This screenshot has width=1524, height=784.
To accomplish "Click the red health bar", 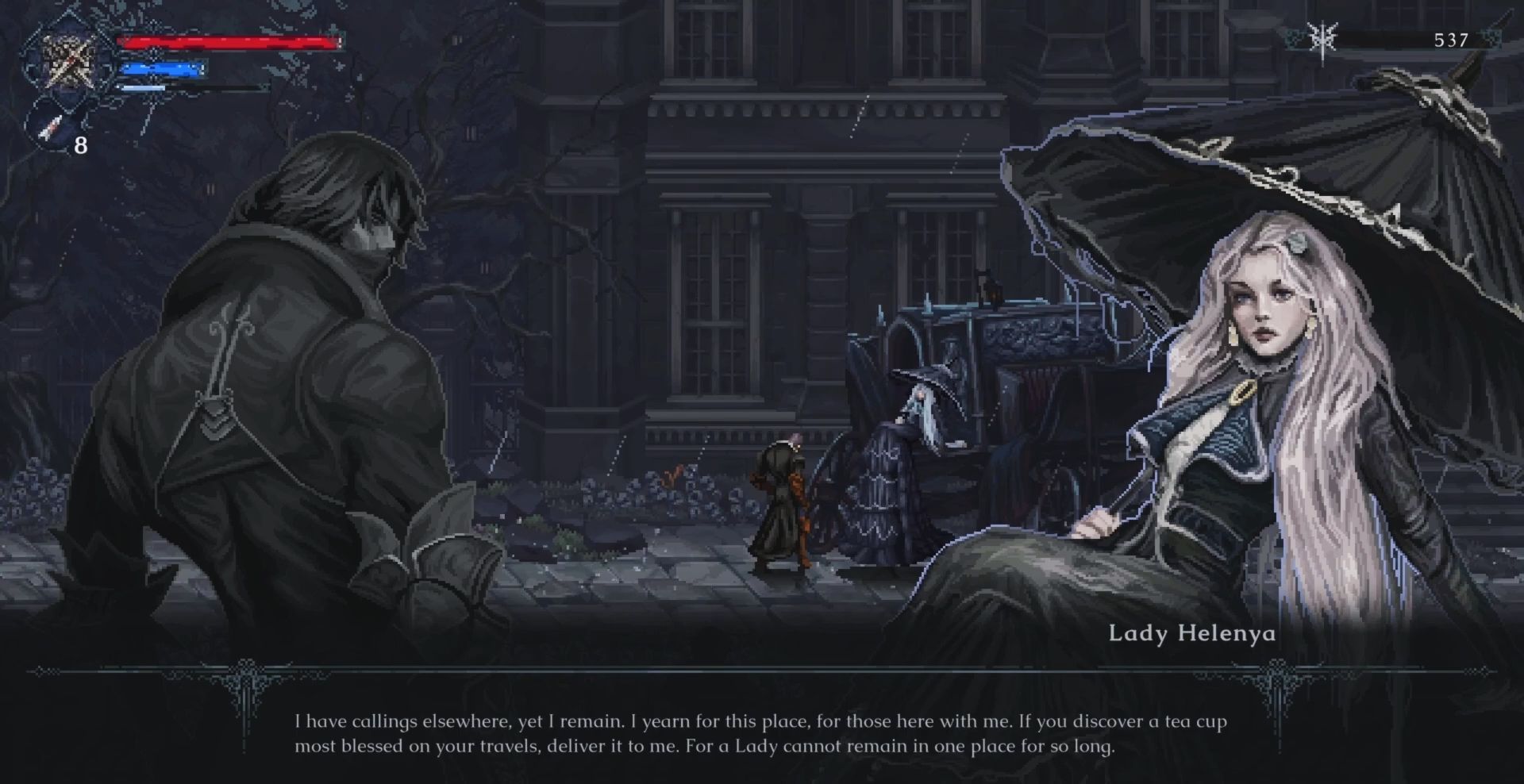I will tap(230, 42).
